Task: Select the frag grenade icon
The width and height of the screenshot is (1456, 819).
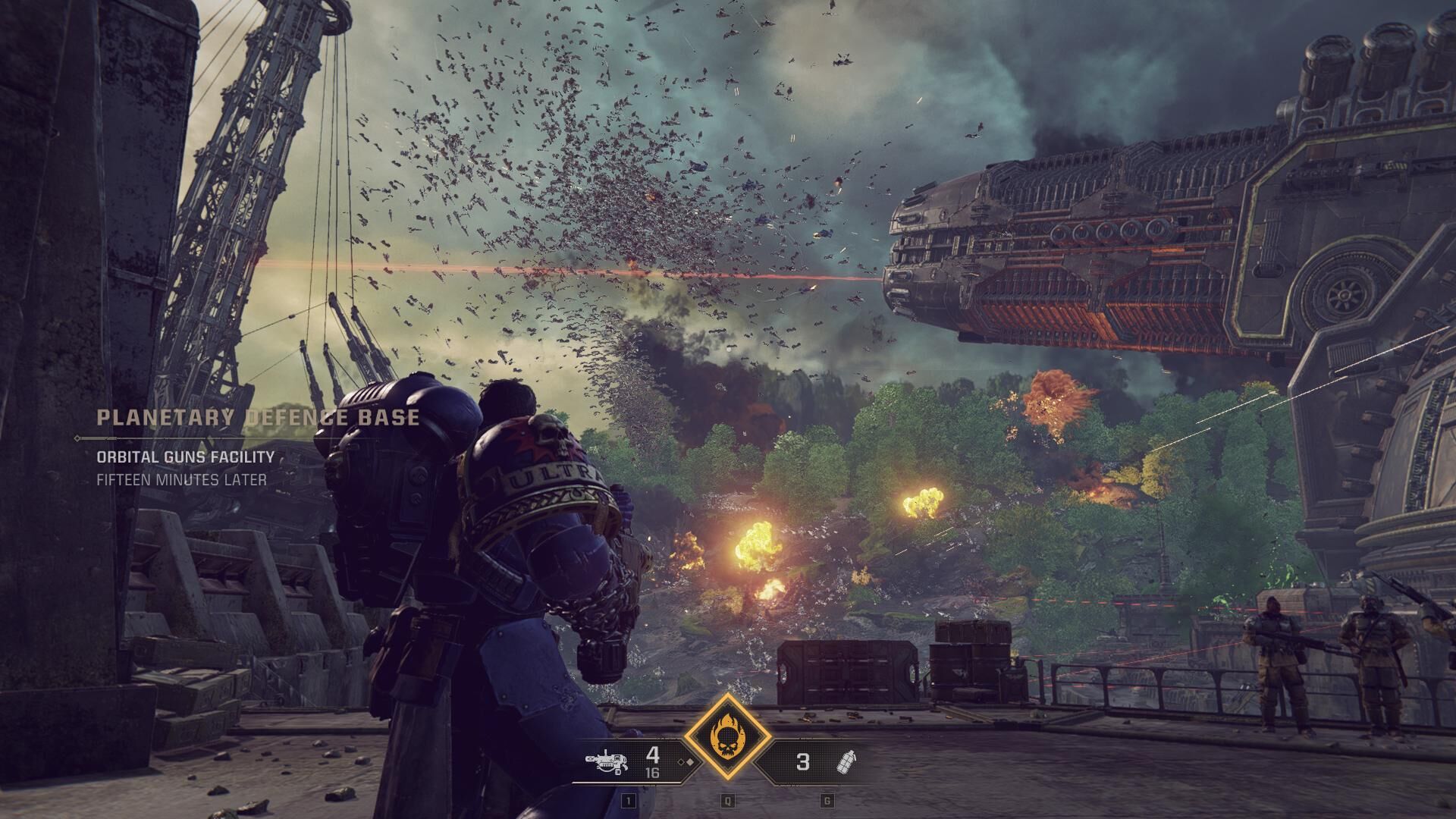Action: tap(844, 761)
